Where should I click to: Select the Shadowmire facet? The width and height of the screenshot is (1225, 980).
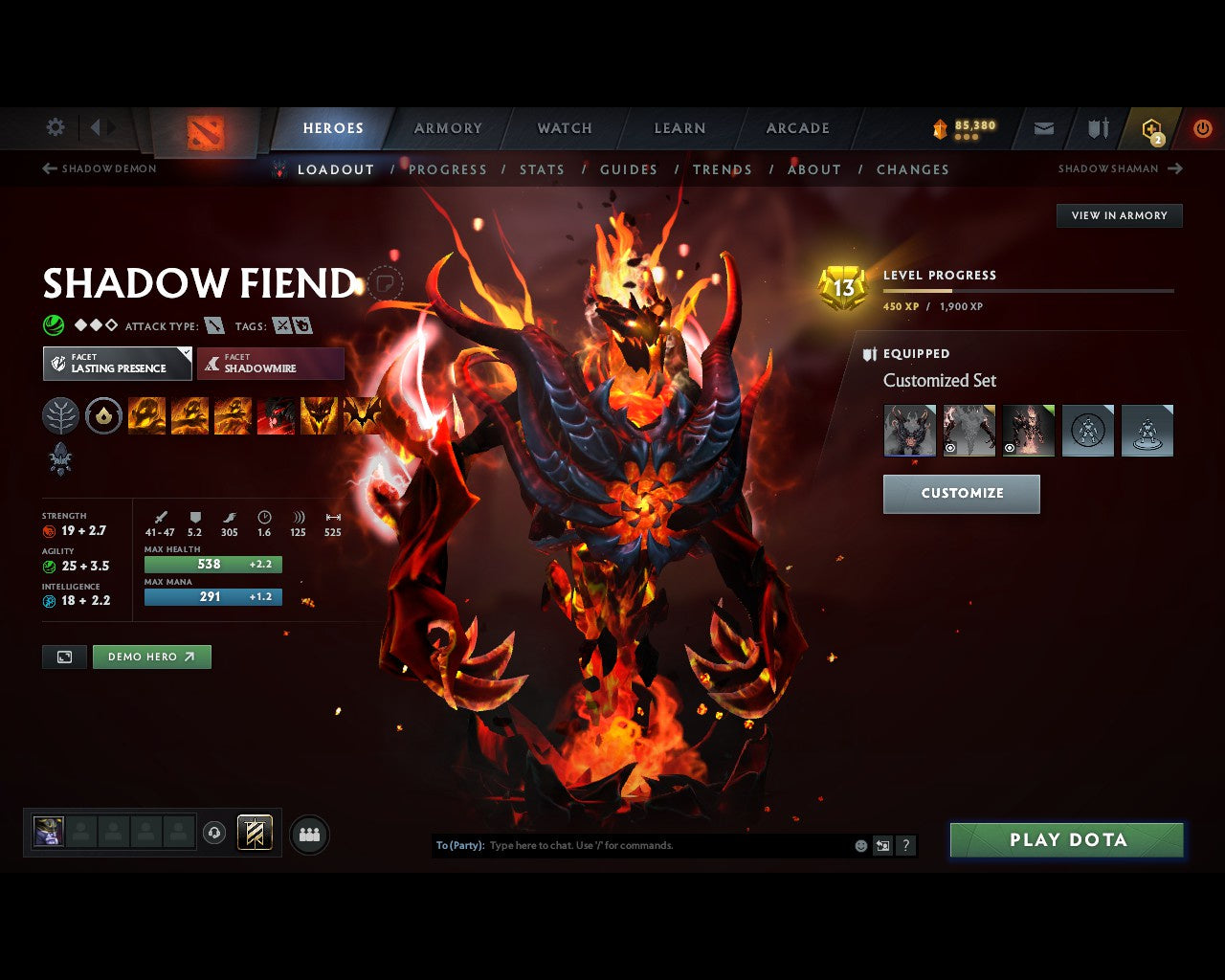click(x=271, y=364)
